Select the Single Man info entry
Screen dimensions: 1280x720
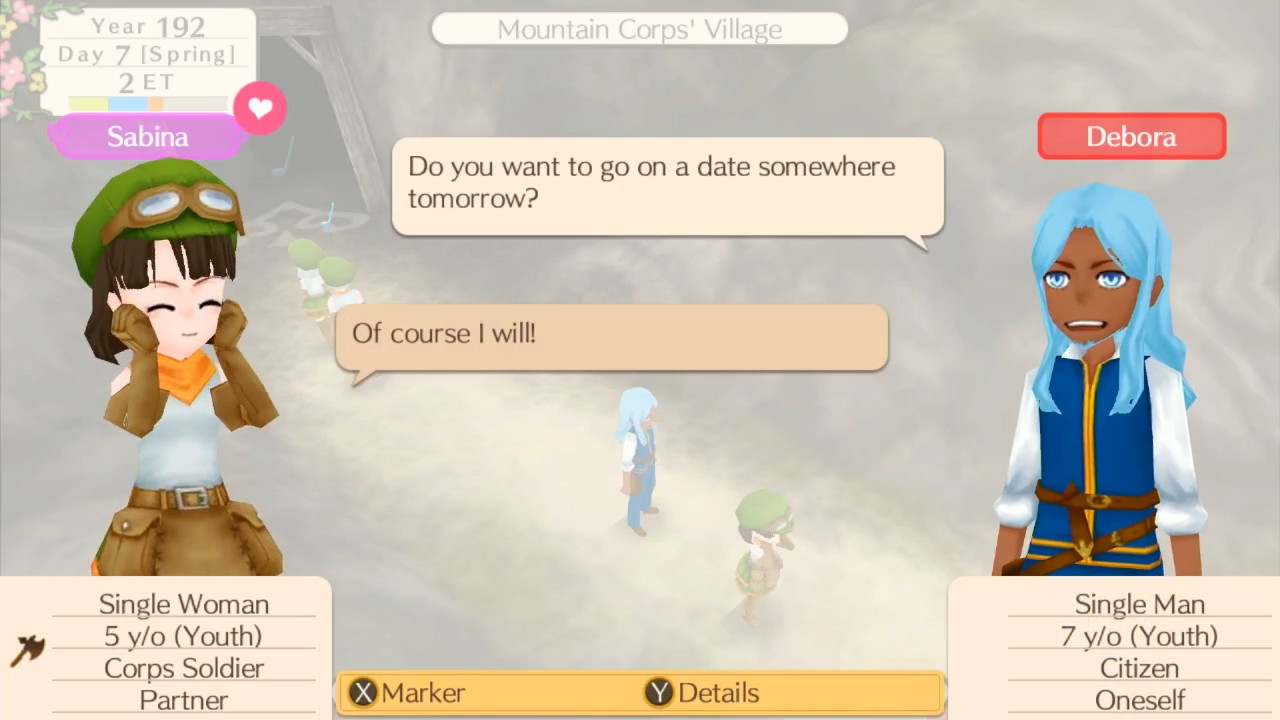tap(1139, 604)
